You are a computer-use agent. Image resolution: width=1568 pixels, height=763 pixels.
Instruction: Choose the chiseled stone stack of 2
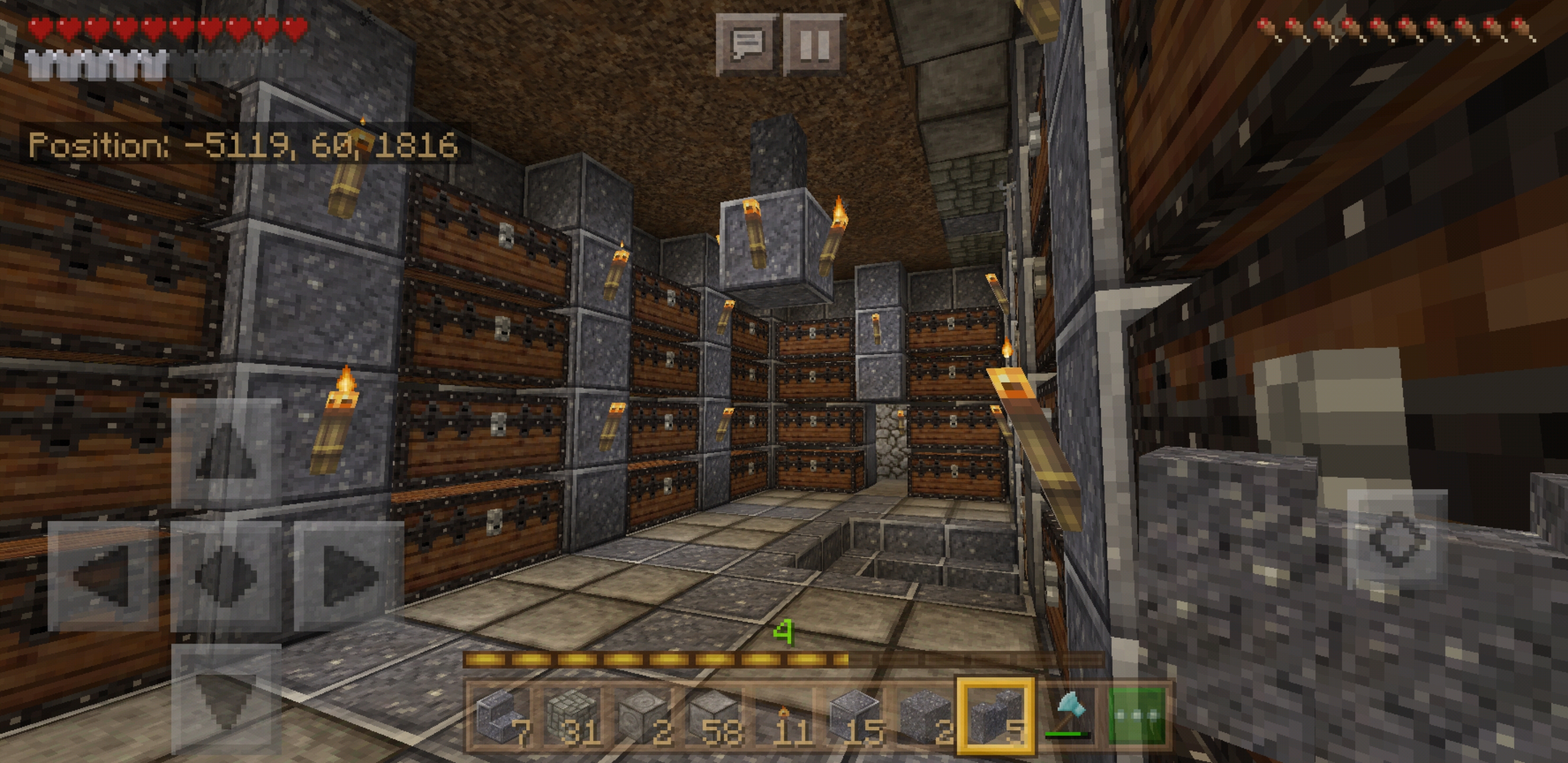click(643, 717)
